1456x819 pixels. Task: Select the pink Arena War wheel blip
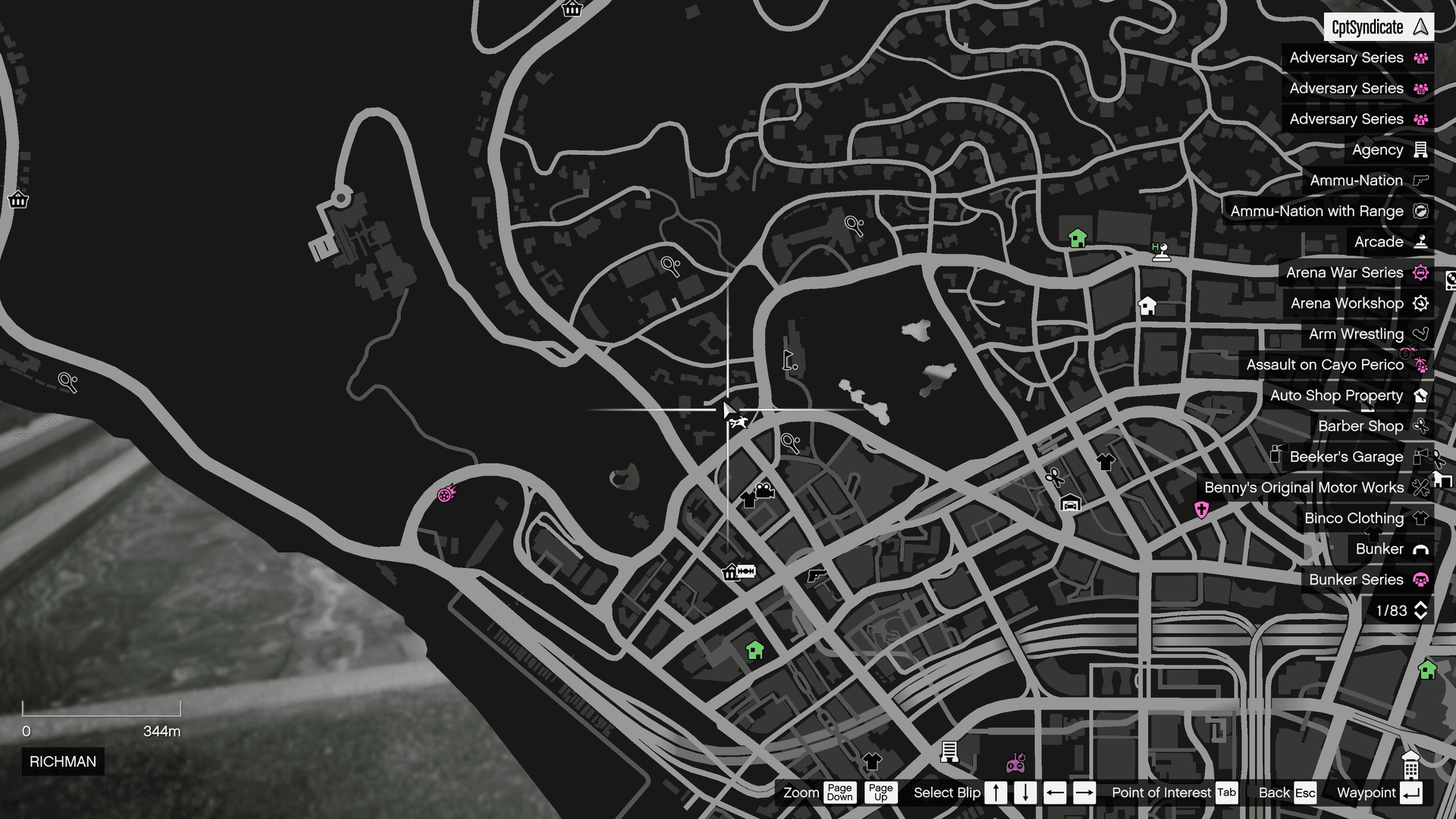click(446, 494)
